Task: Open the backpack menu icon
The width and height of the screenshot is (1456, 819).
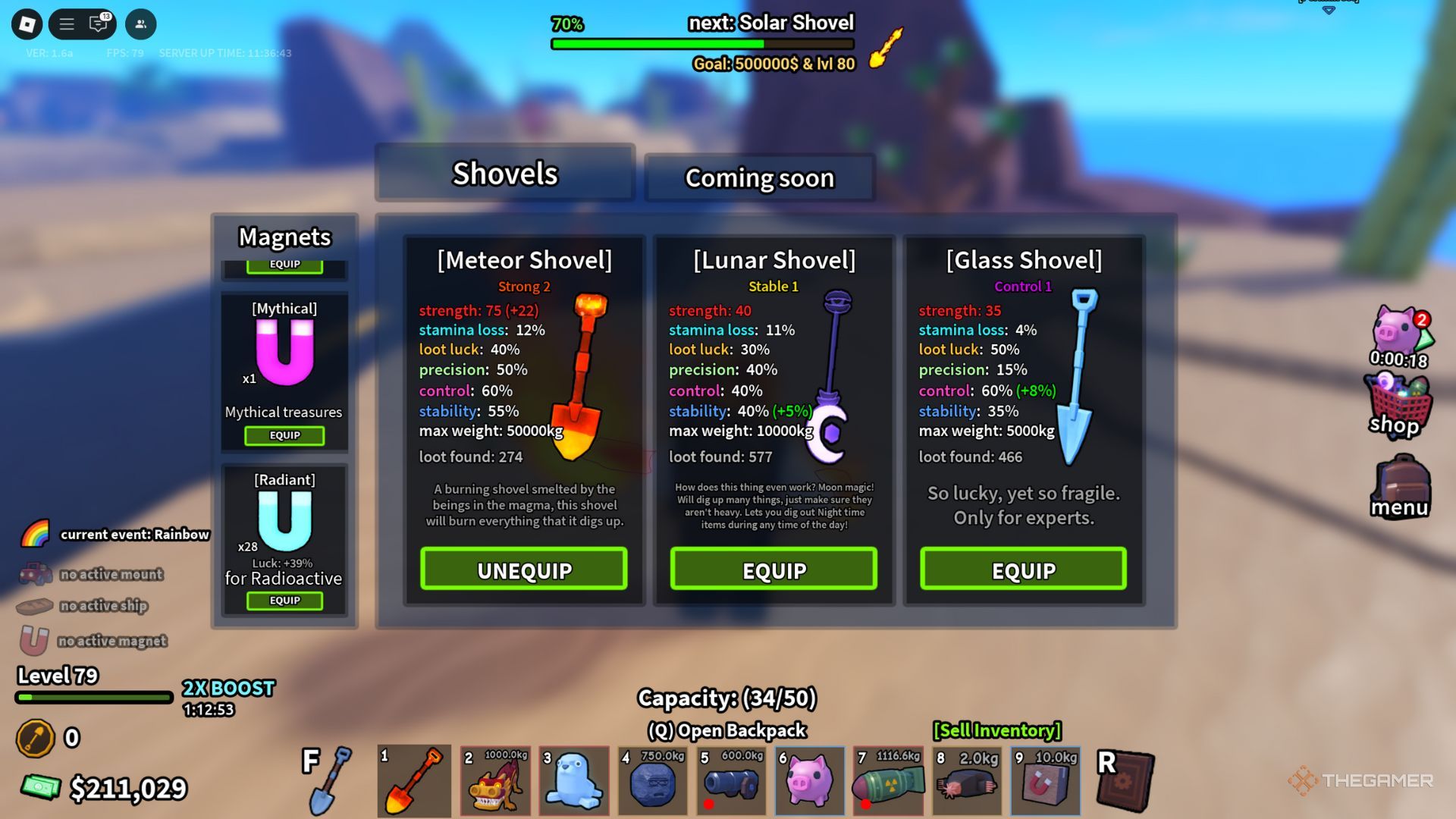Action: point(1400,487)
